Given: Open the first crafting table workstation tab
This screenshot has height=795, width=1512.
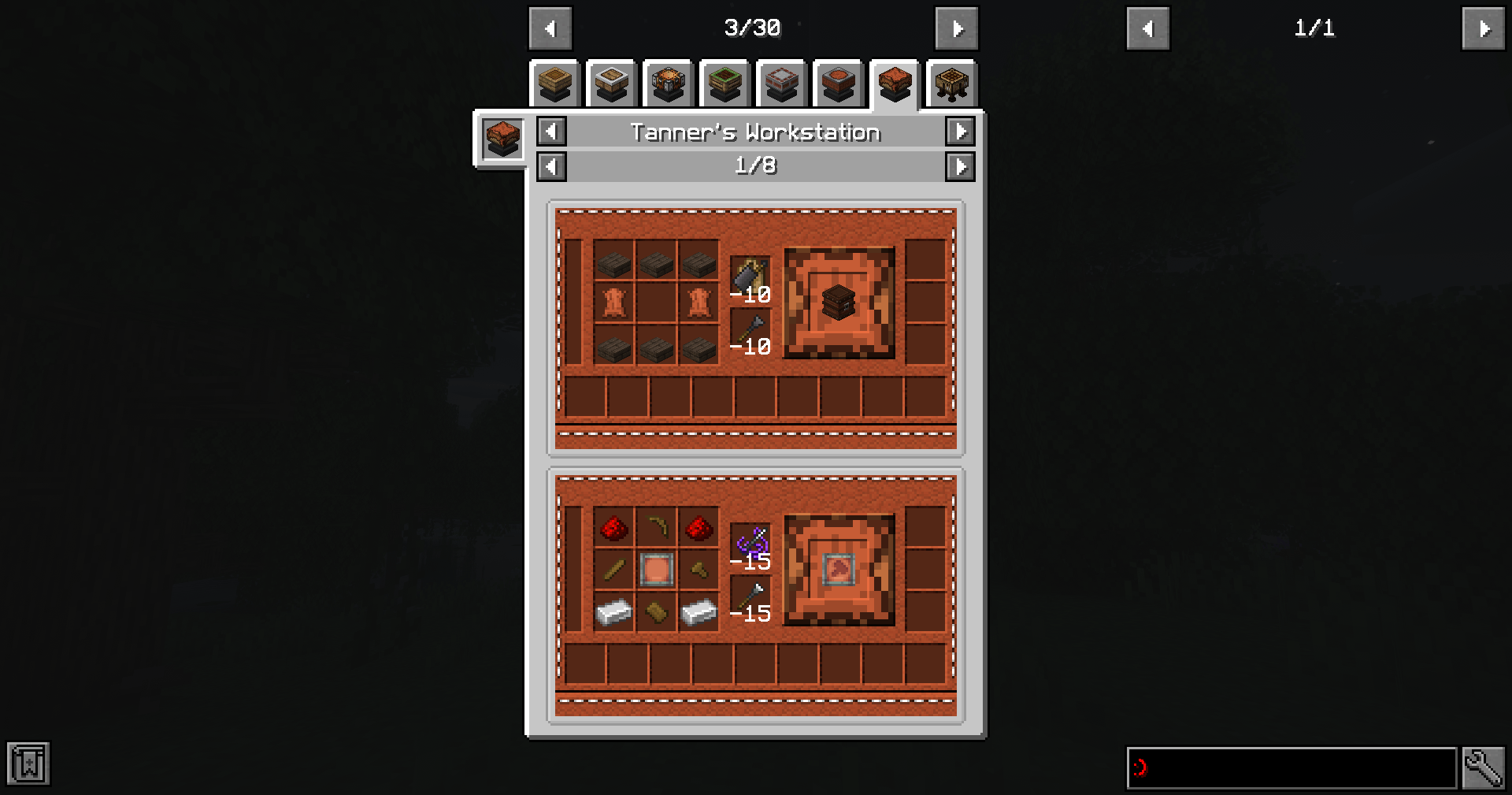Looking at the screenshot, I should 555,83.
